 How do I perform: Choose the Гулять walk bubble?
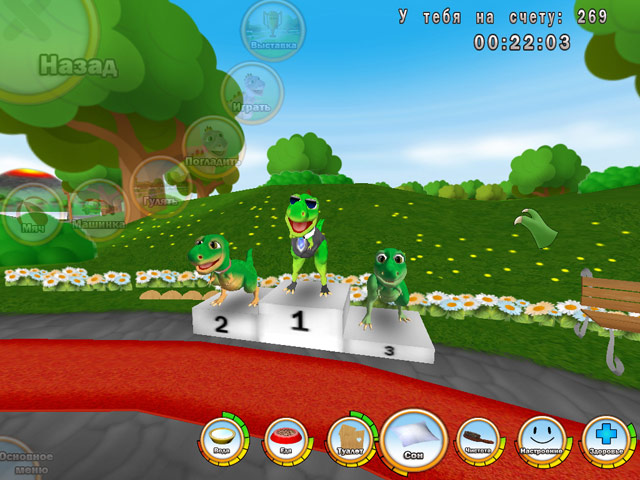pos(160,186)
